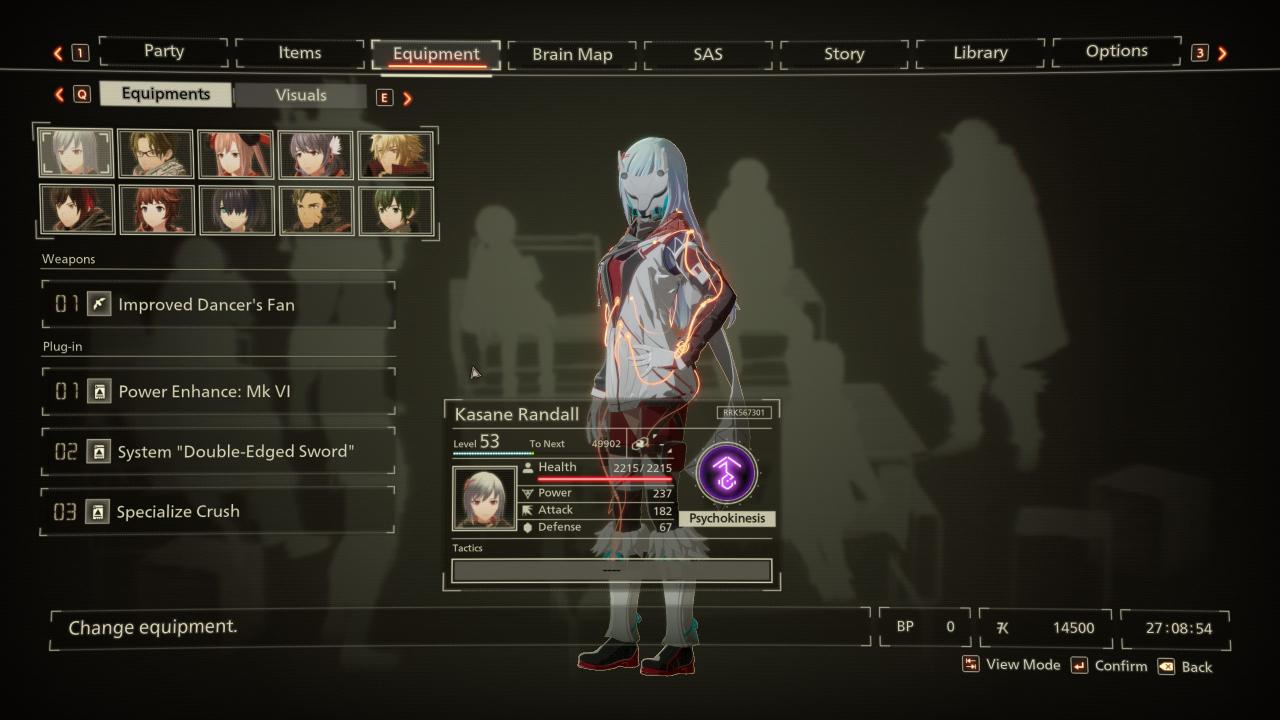
Task: Choose the portrait with white feather hairpin
Action: pos(316,154)
